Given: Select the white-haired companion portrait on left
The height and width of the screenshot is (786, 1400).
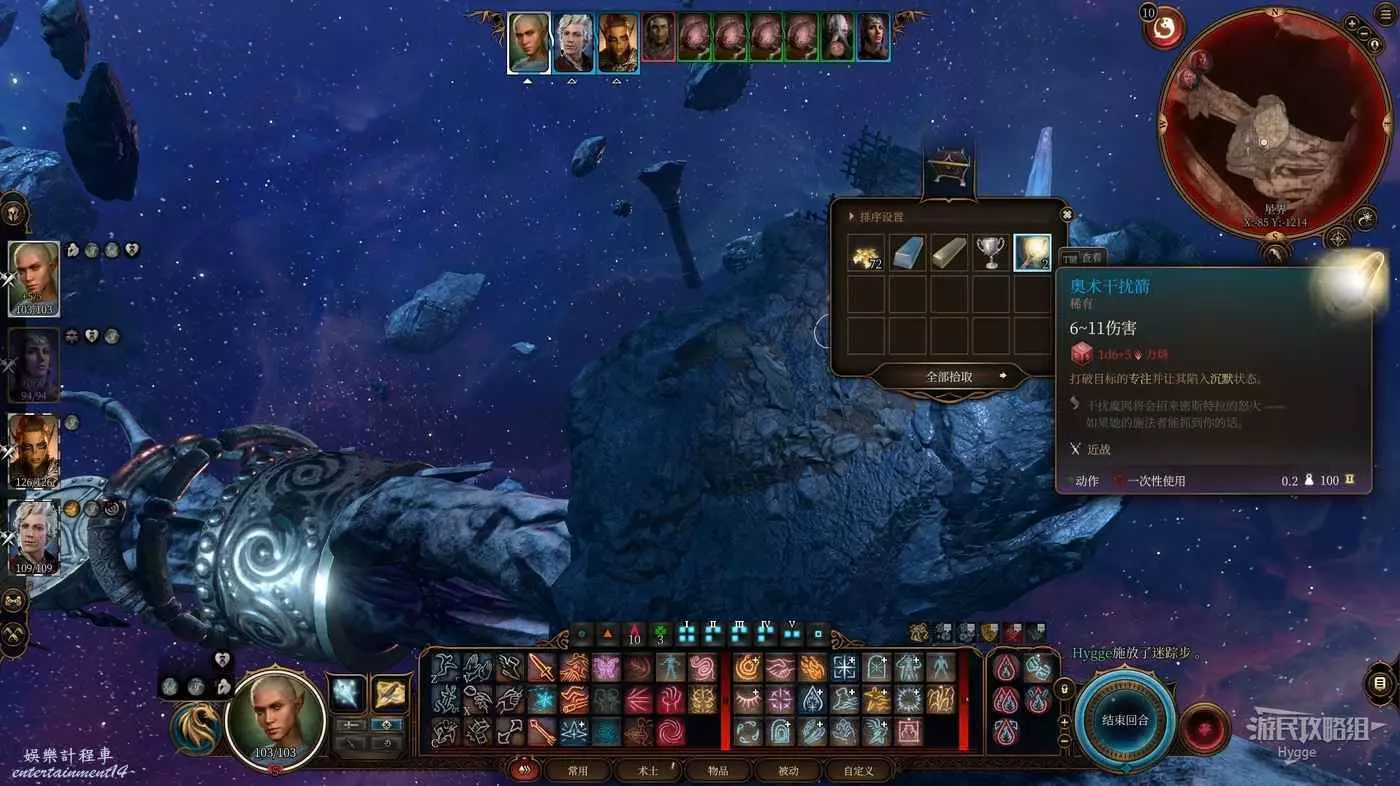Looking at the screenshot, I should point(34,537).
